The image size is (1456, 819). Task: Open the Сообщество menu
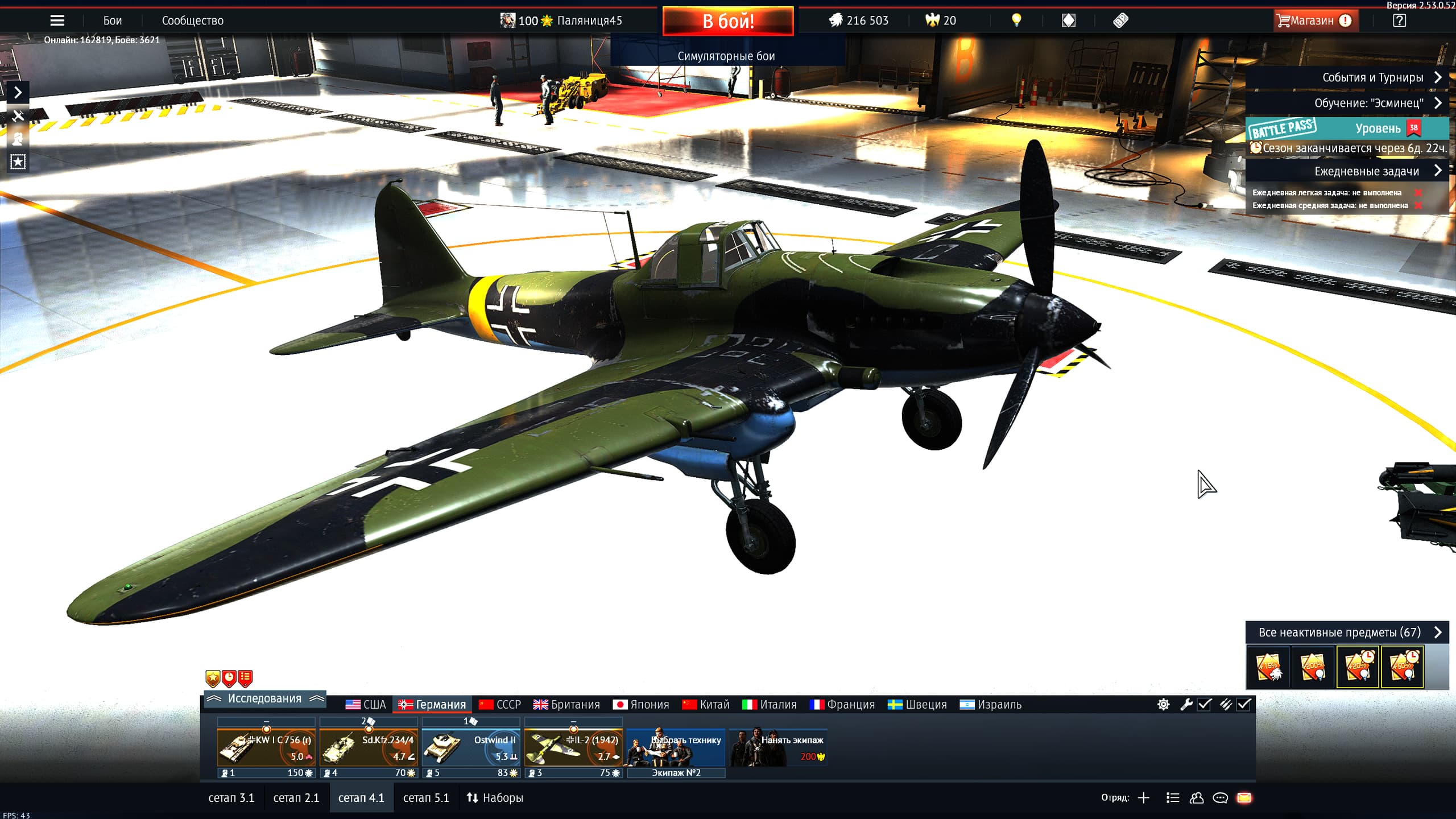pos(192,21)
